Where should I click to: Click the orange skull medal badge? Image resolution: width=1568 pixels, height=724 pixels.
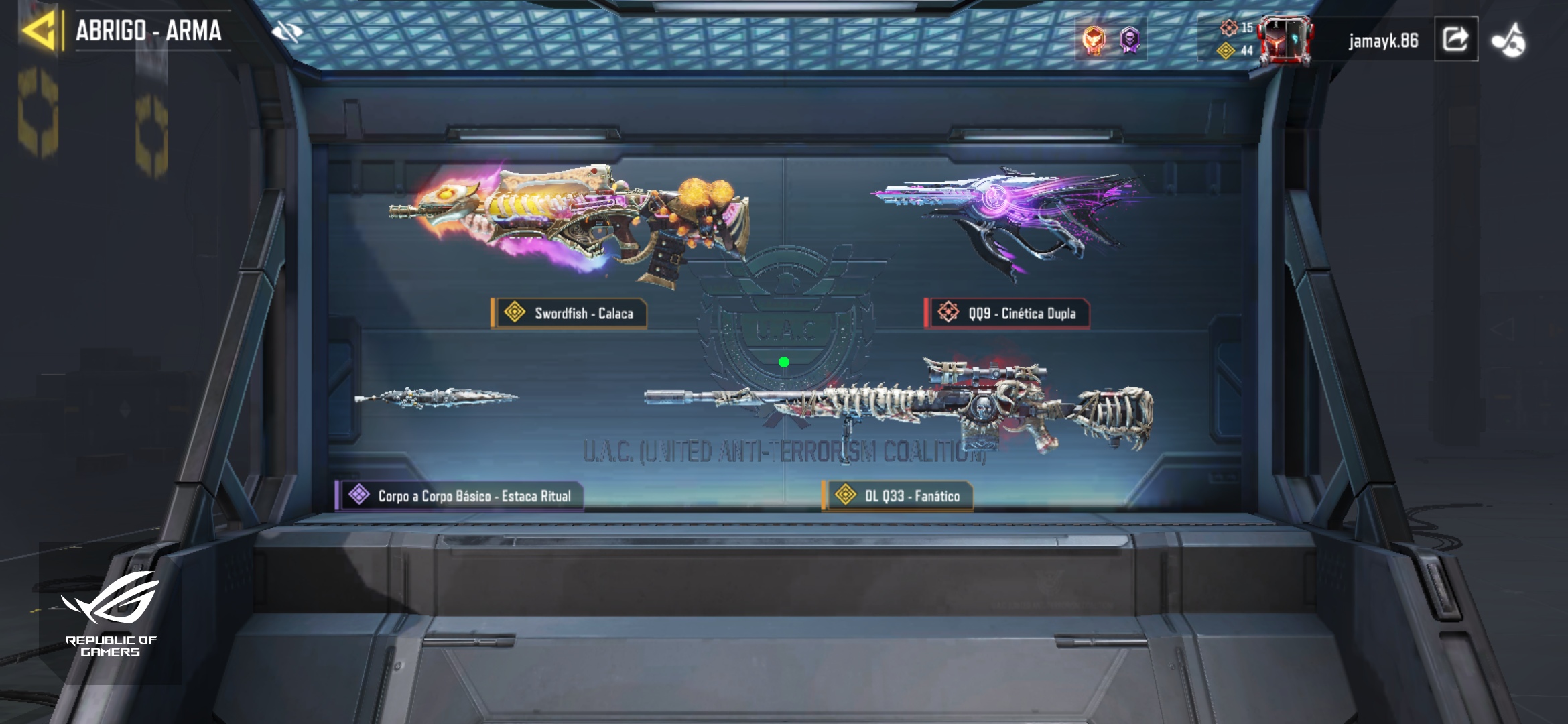1094,40
